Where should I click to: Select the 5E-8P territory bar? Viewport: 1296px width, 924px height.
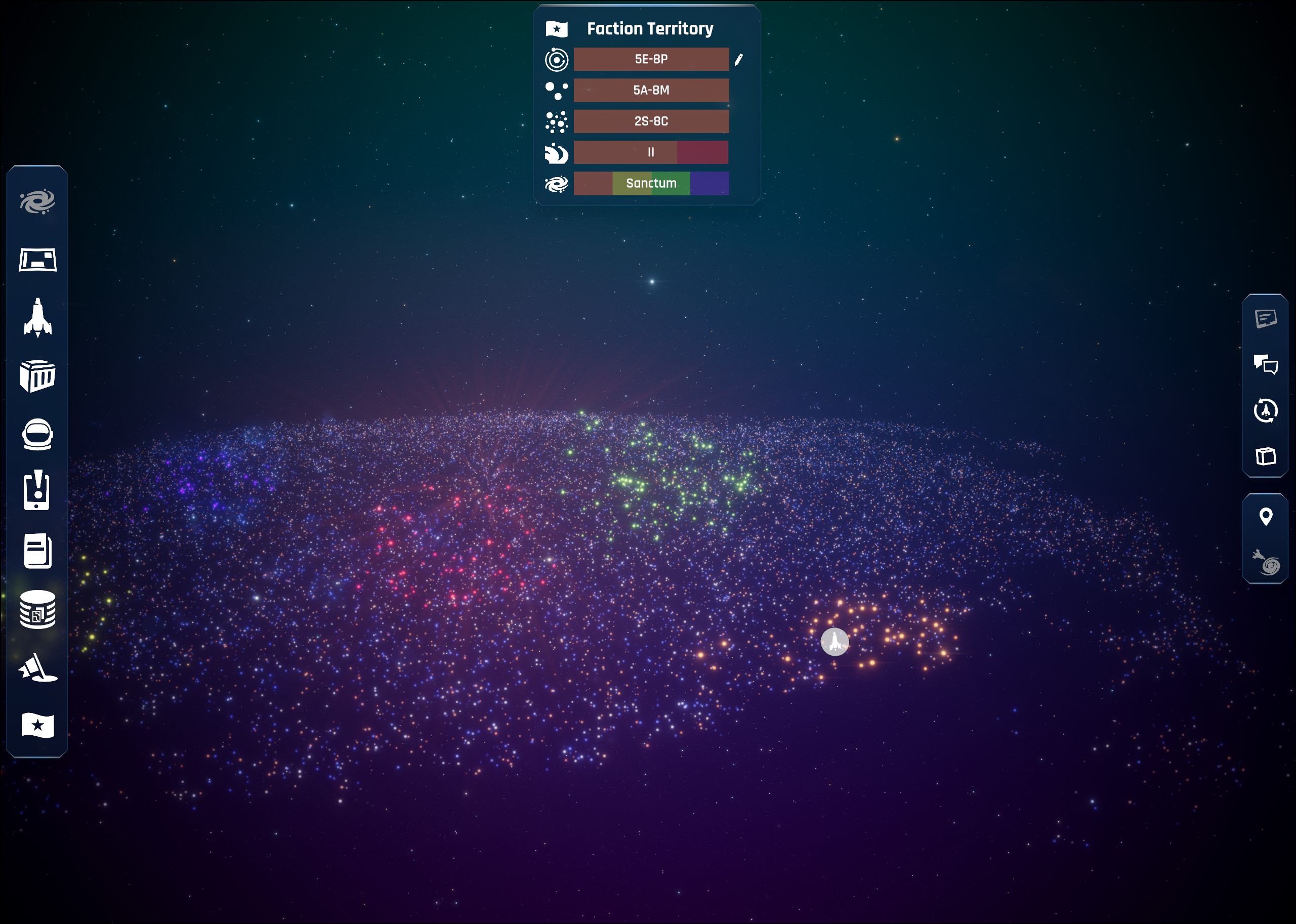tap(651, 59)
